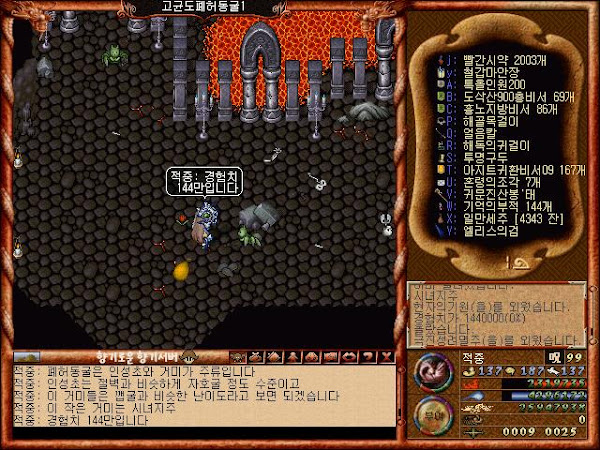
Task: Click inside the chat log window
Action: (200, 393)
